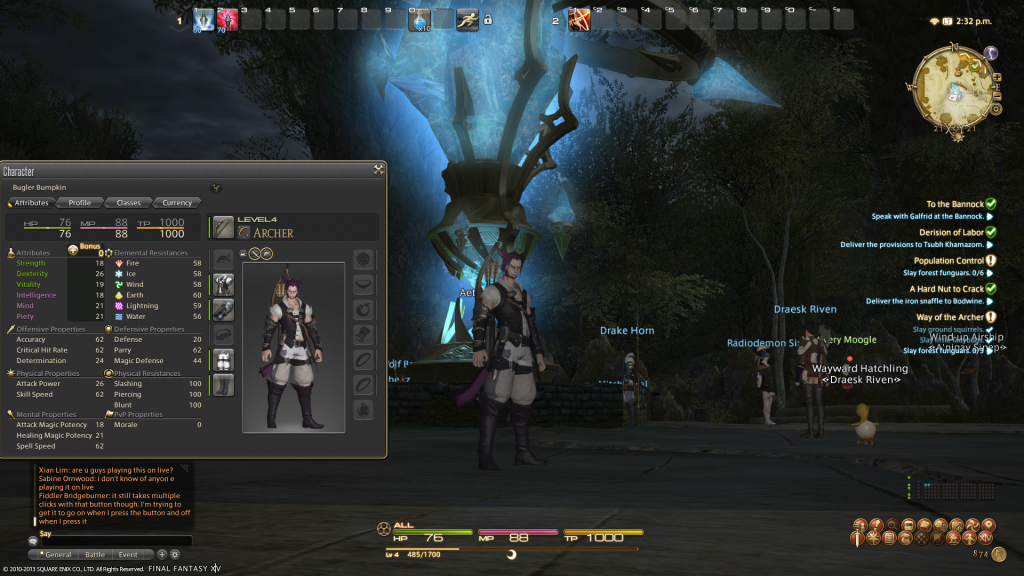The width and height of the screenshot is (1024, 576).
Task: Add a new chat tab with plus button
Action: 162,554
